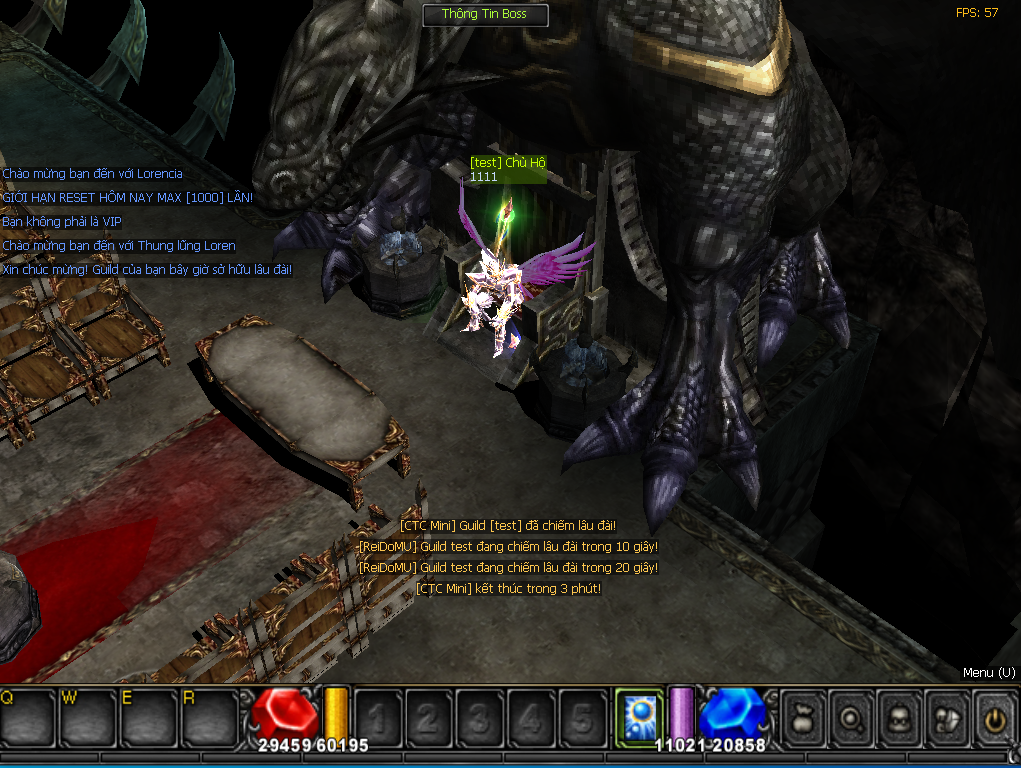
Task: Choose skill slot number 5
Action: tap(582, 717)
